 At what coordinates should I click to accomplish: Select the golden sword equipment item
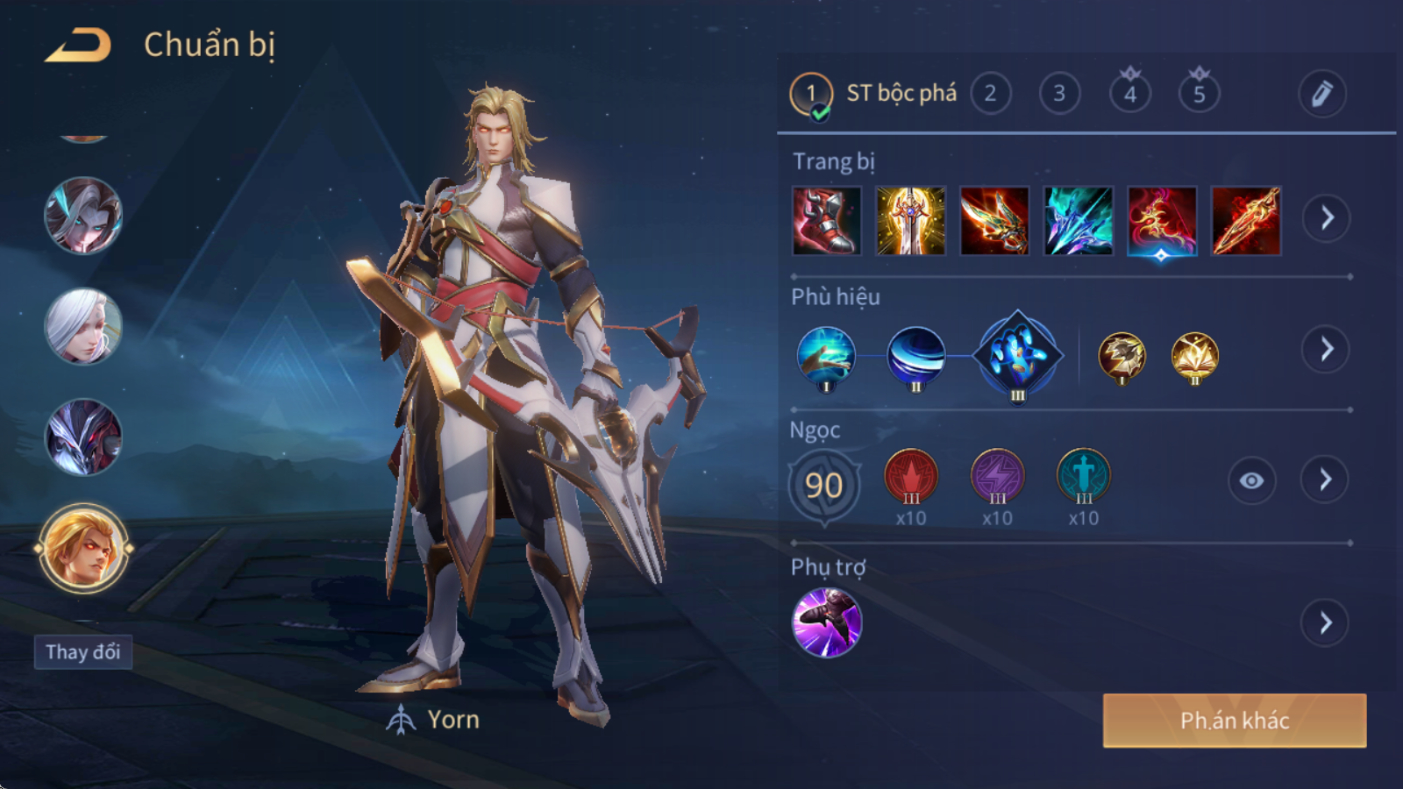point(910,220)
